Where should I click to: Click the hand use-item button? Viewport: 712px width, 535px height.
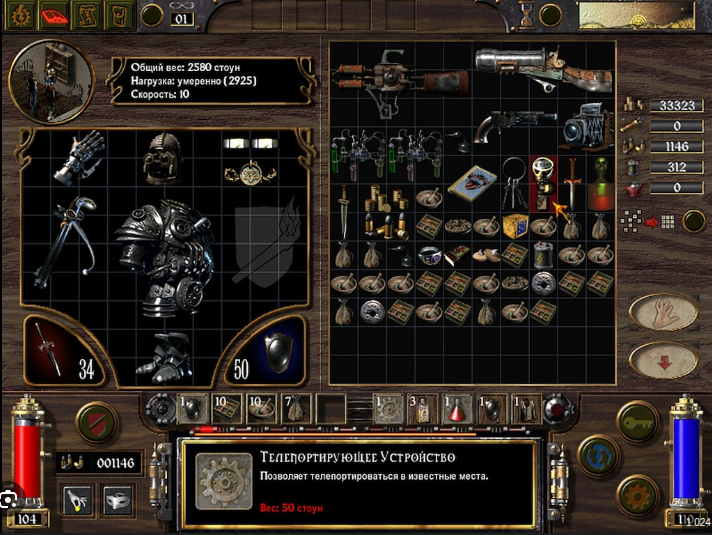[663, 312]
